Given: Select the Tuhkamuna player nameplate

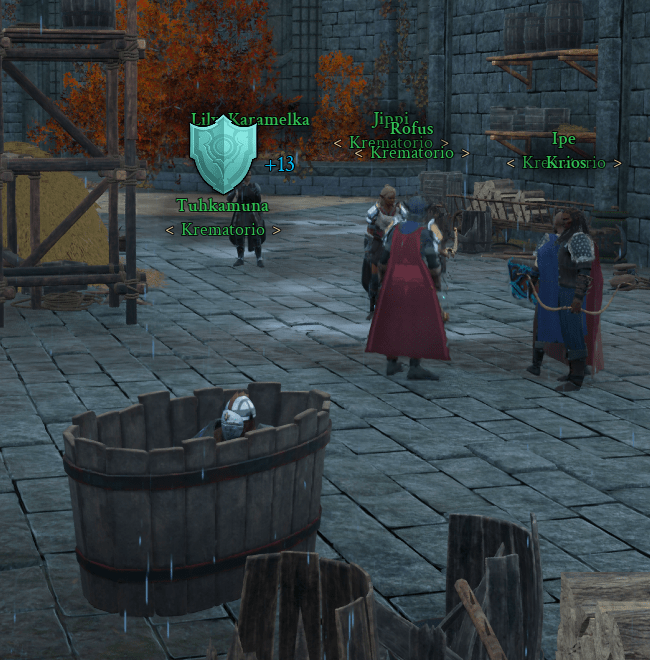Looking at the screenshot, I should pyautogui.click(x=223, y=206).
